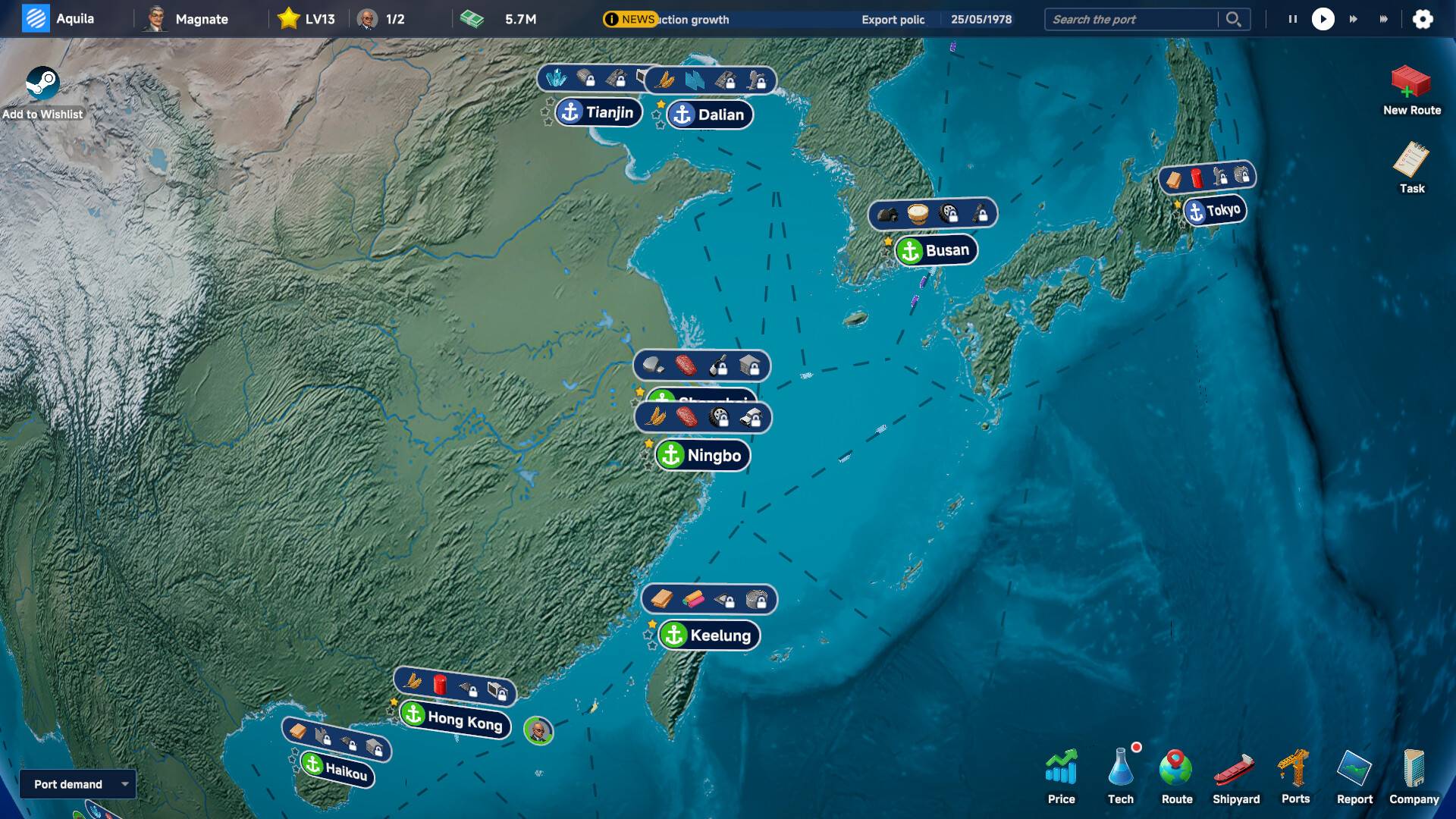This screenshot has height=819, width=1456.
Task: Open the Port demand dropdown
Action: [x=76, y=784]
